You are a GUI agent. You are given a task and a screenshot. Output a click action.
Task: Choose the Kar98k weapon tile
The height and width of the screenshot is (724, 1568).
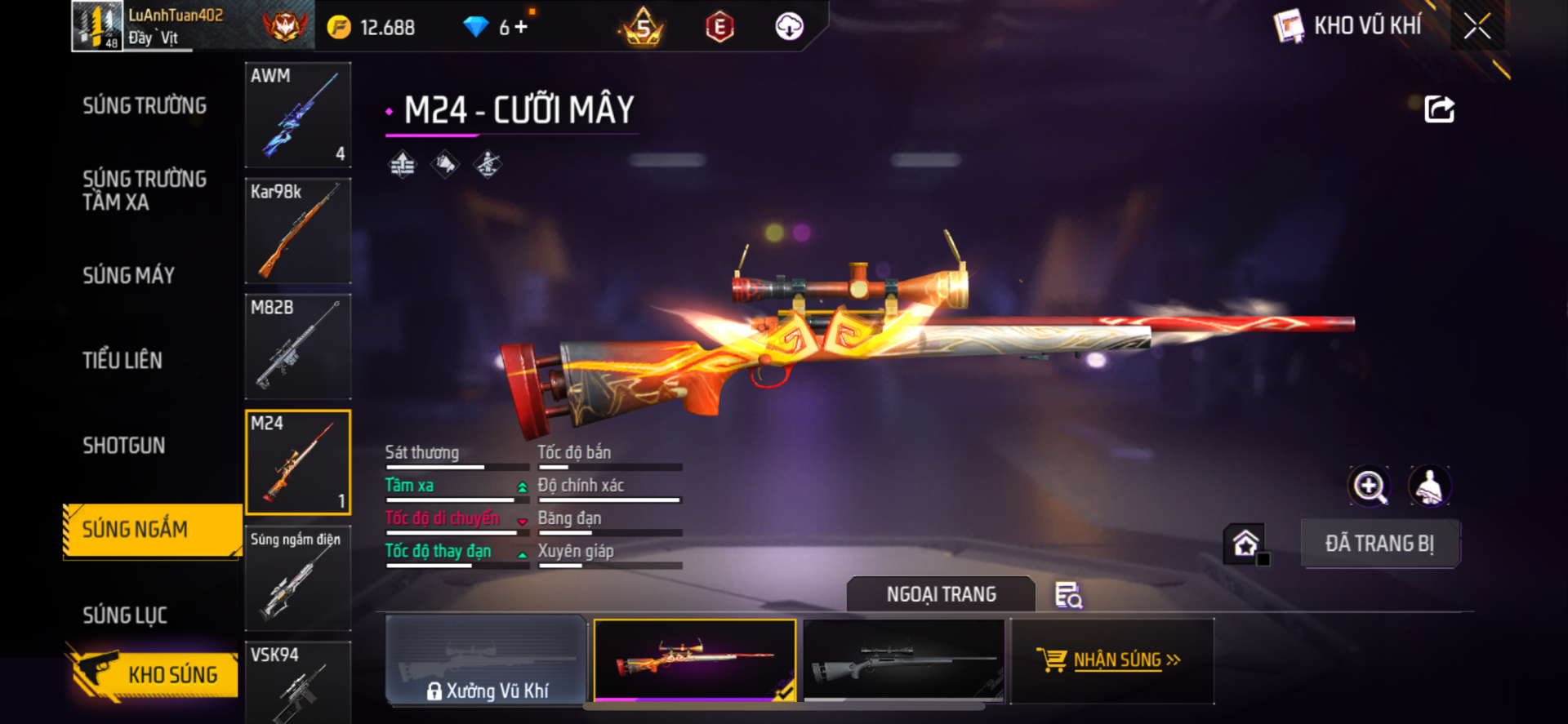pyautogui.click(x=298, y=231)
